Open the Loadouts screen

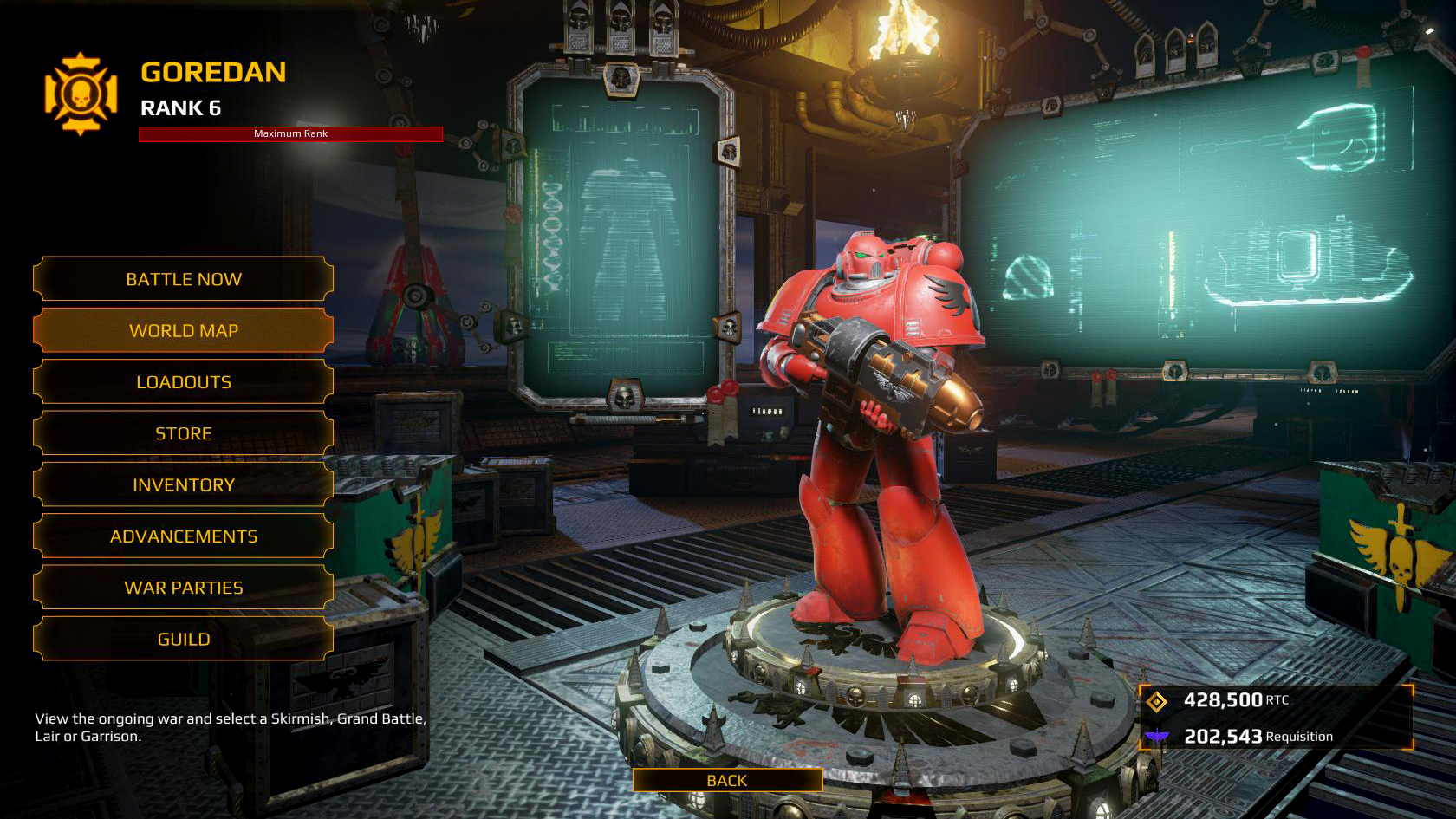coord(183,381)
